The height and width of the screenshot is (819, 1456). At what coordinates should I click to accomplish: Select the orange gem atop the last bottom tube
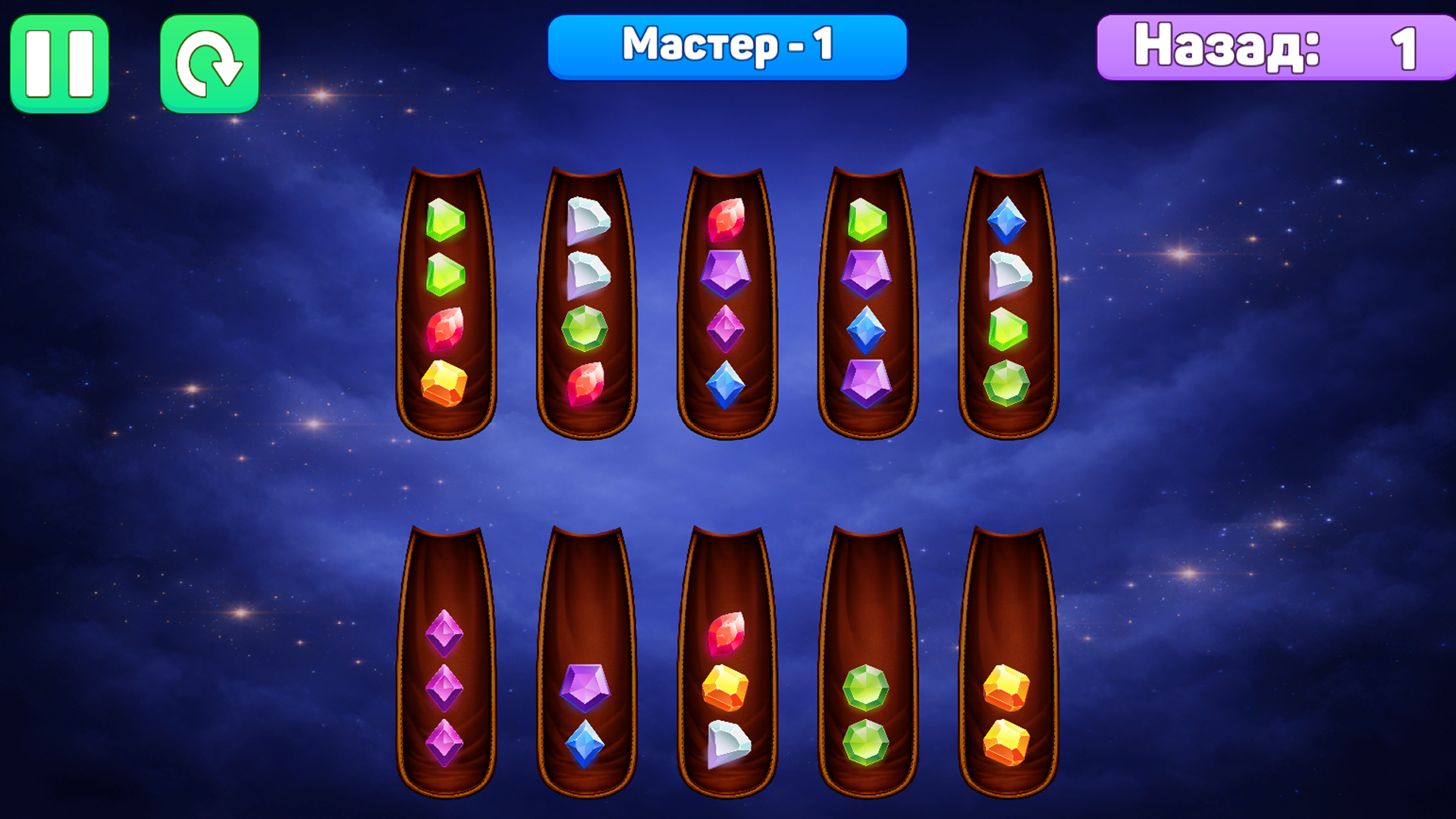1006,686
